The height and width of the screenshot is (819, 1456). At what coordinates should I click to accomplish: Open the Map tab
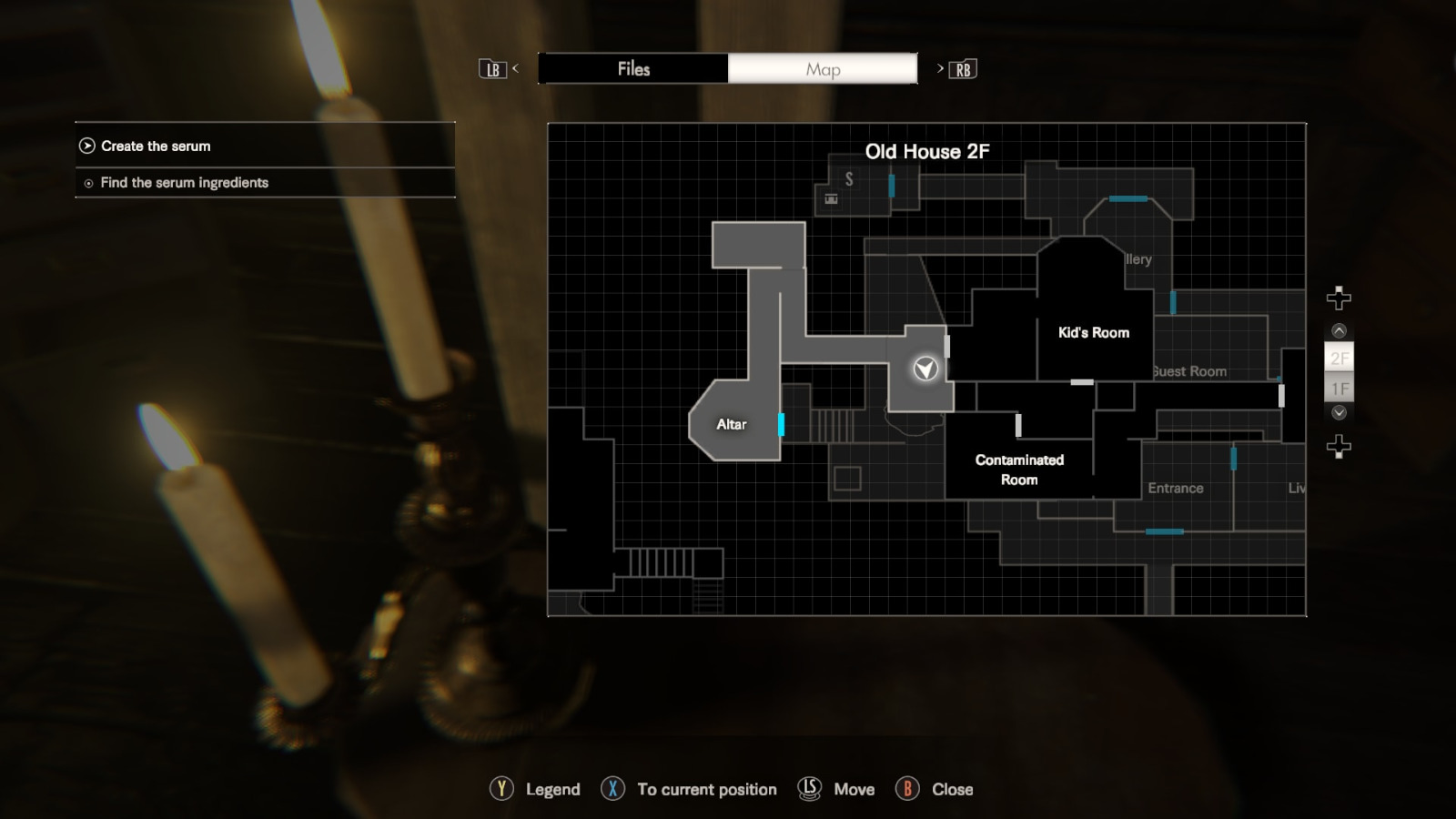(x=822, y=68)
